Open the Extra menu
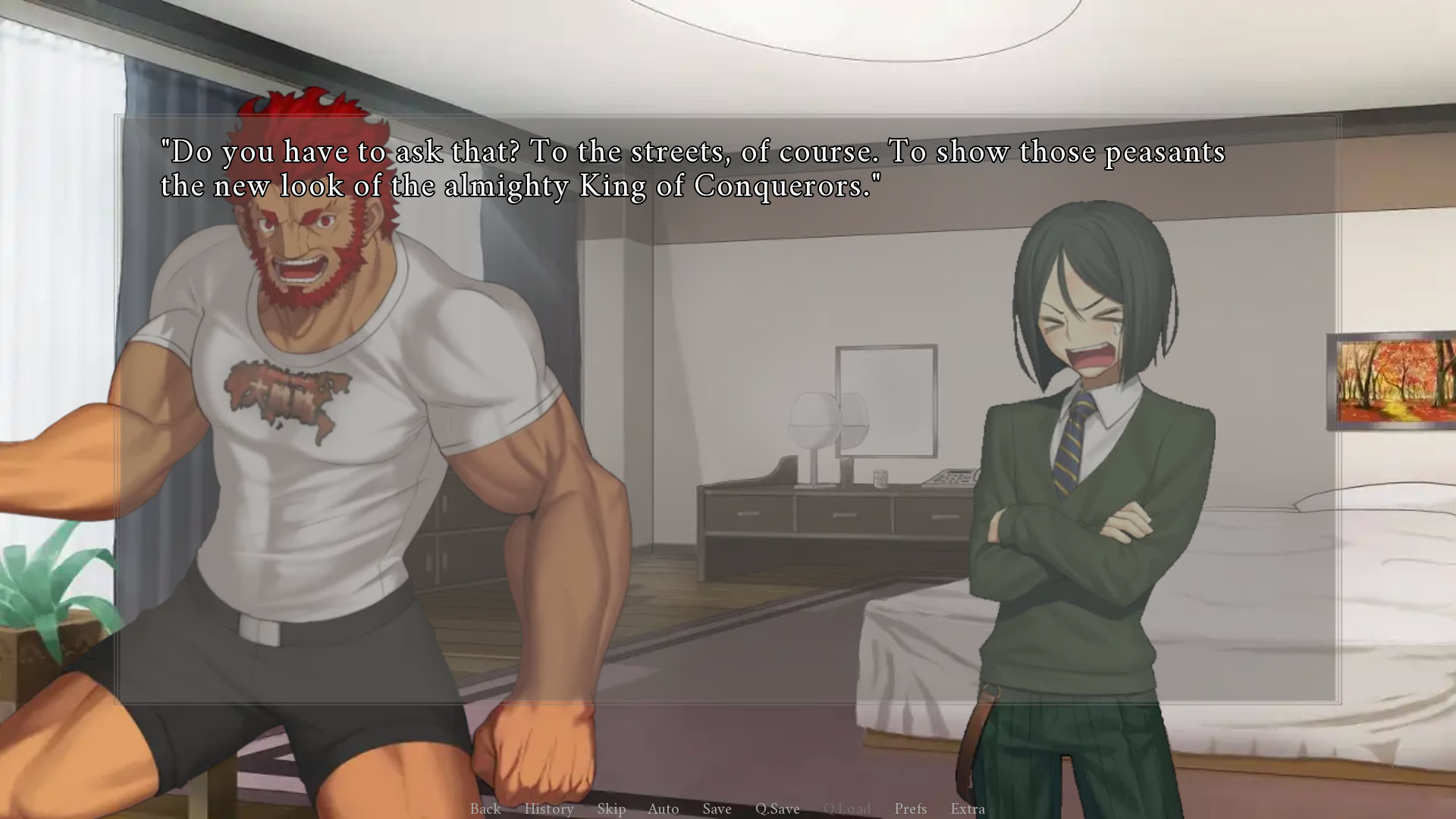Screen dimensions: 1456x819 coord(968,809)
